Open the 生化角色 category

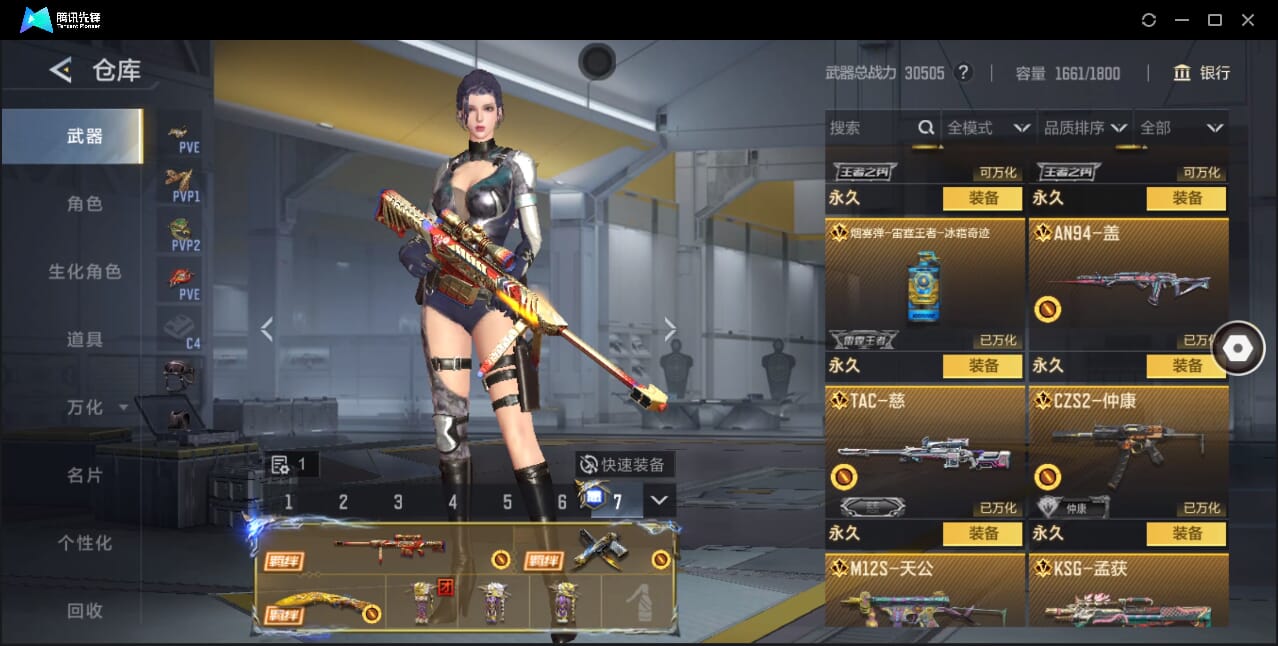(x=85, y=272)
